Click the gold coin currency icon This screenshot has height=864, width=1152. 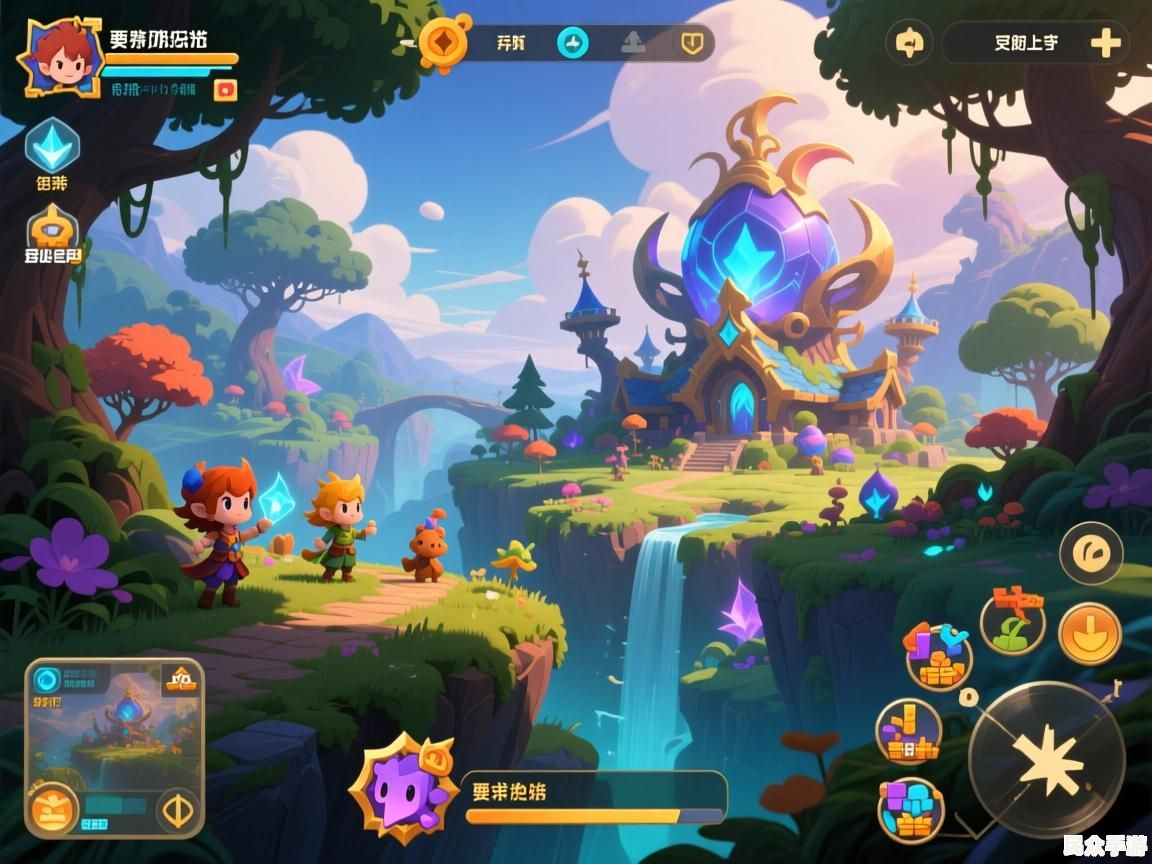pos(445,42)
